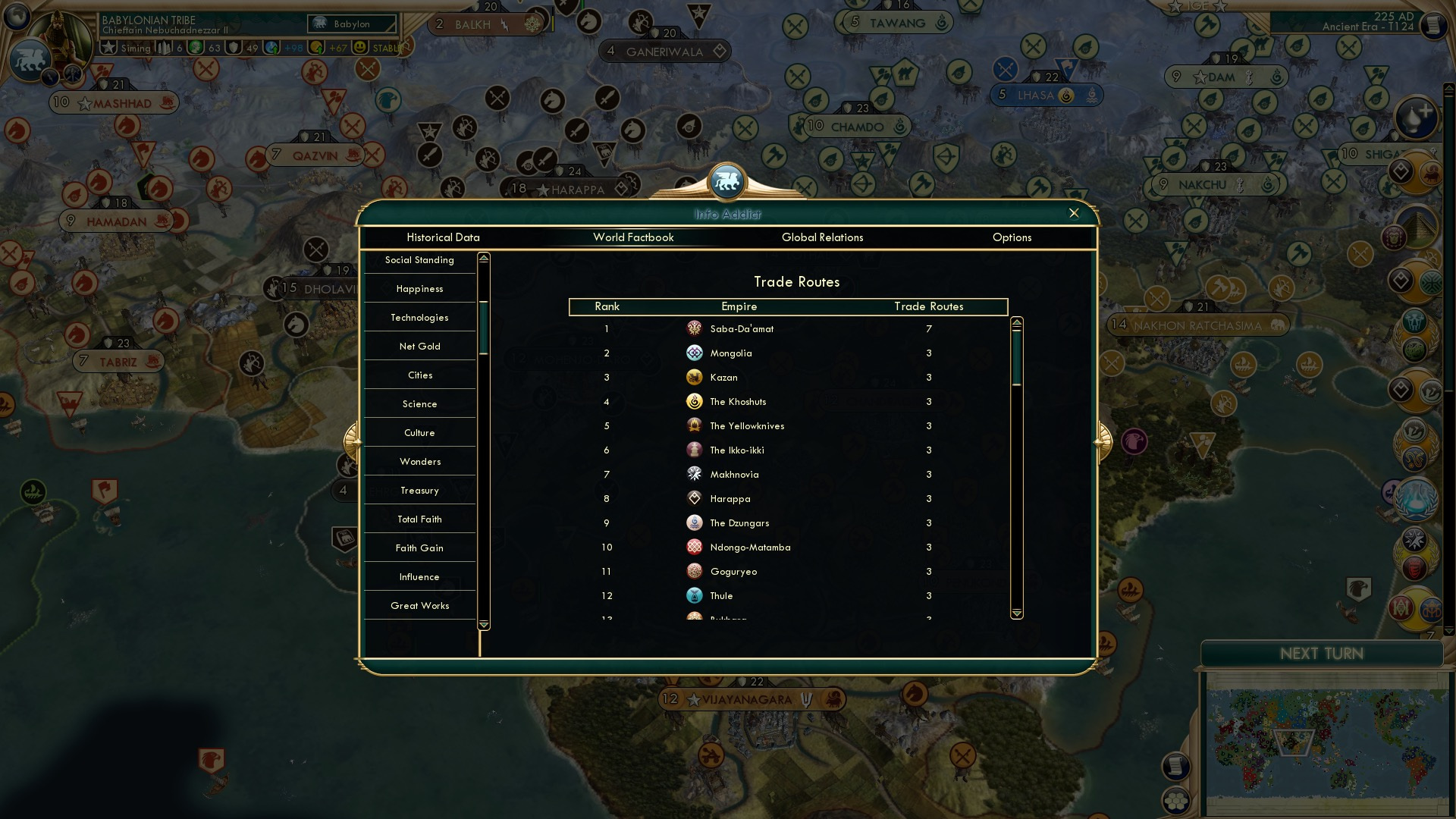
Task: Click Saba-Da'amat's empire emblem
Action: click(x=695, y=328)
